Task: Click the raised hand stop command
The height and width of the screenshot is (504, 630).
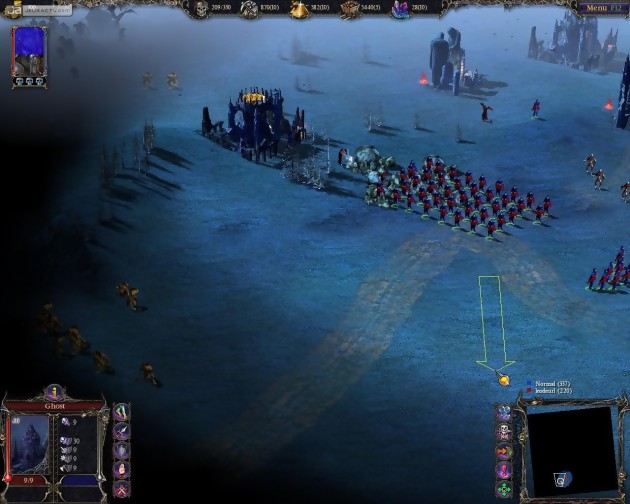Action: 121,468
